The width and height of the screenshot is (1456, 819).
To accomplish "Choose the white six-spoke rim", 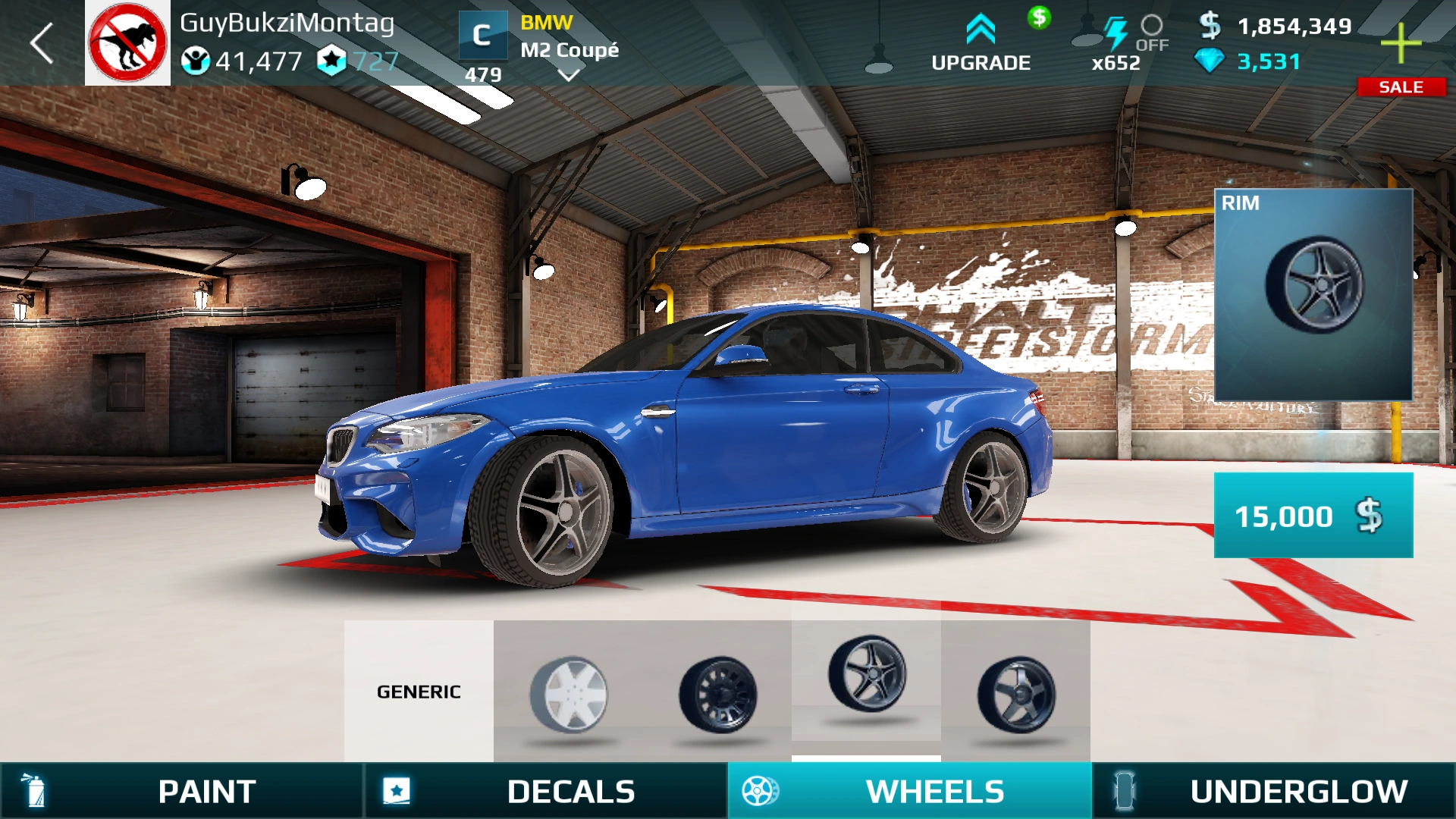I will point(569,694).
